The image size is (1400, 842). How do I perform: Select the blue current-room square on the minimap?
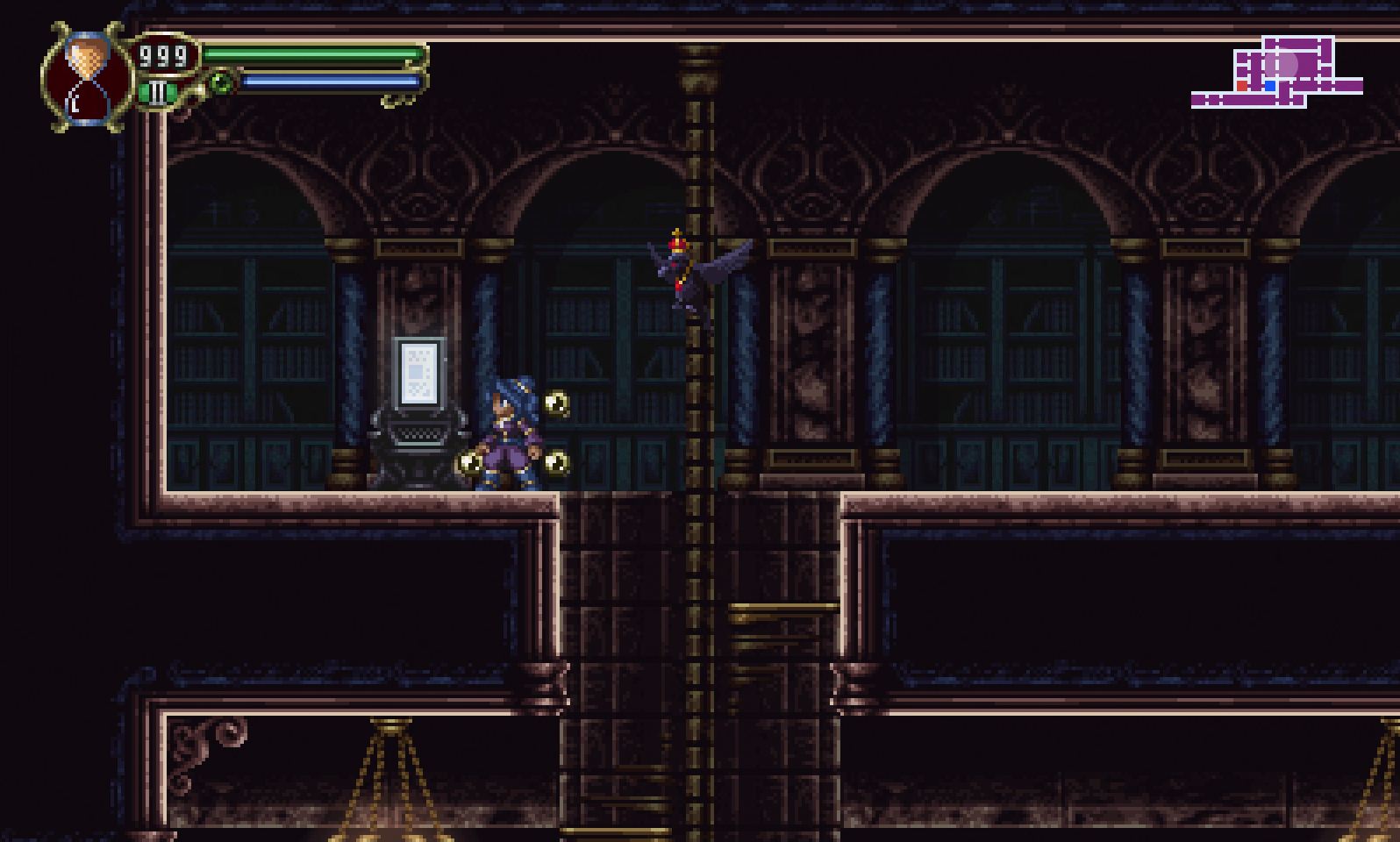click(x=1270, y=85)
